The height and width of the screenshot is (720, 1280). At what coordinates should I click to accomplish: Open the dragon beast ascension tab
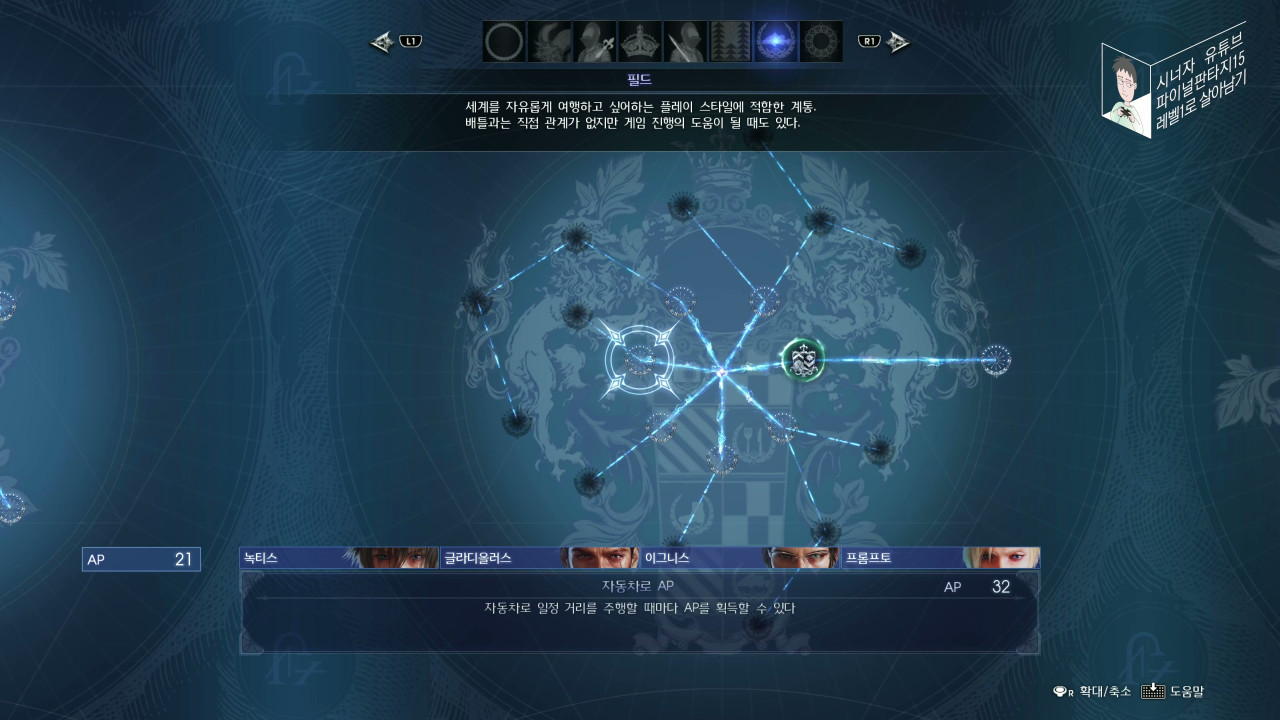(x=549, y=42)
